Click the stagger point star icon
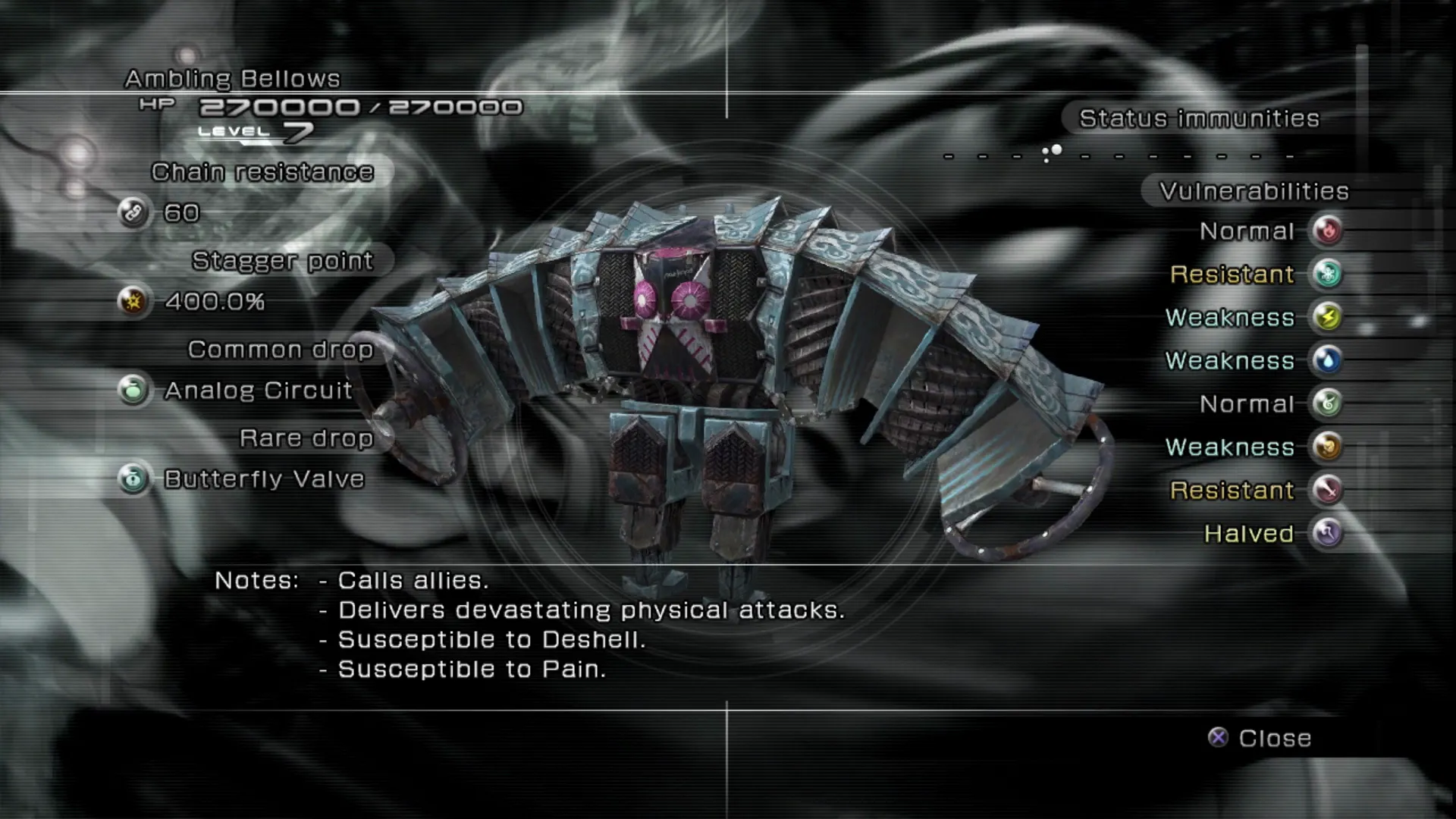The height and width of the screenshot is (819, 1456). coord(133,302)
